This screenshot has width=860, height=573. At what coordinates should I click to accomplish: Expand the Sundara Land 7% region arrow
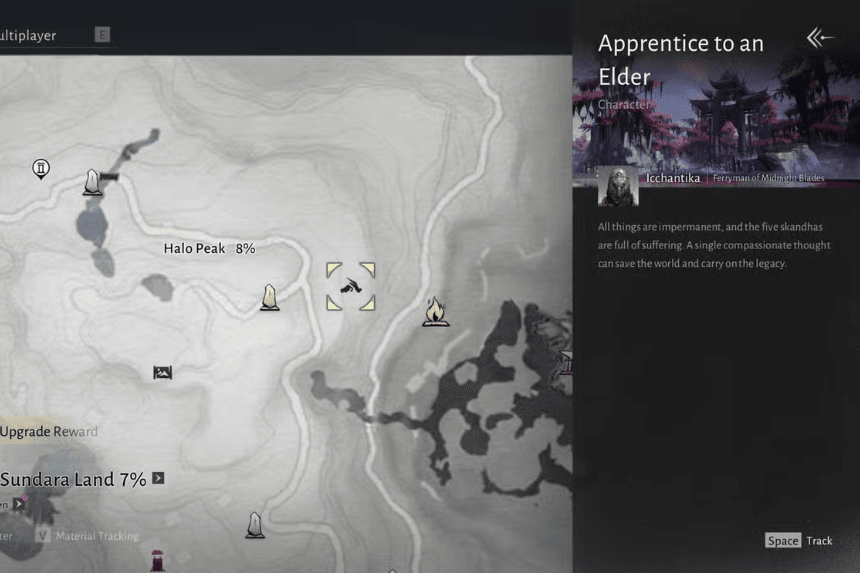158,479
